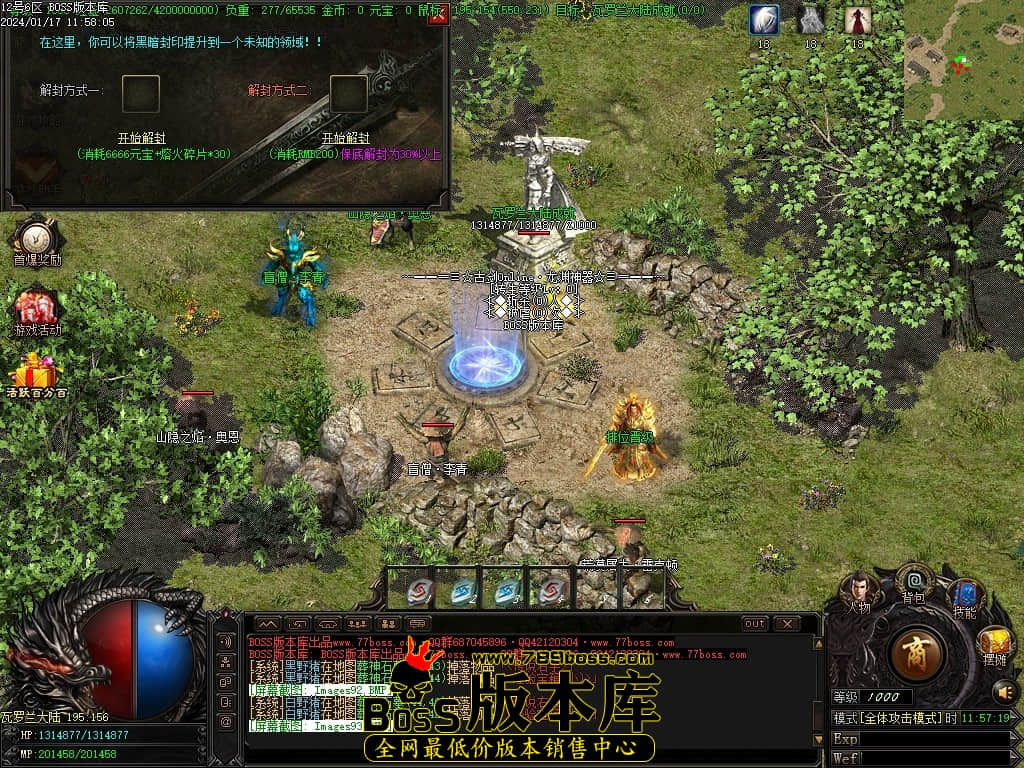
Task: Open the minimap
Action: tap(963, 60)
